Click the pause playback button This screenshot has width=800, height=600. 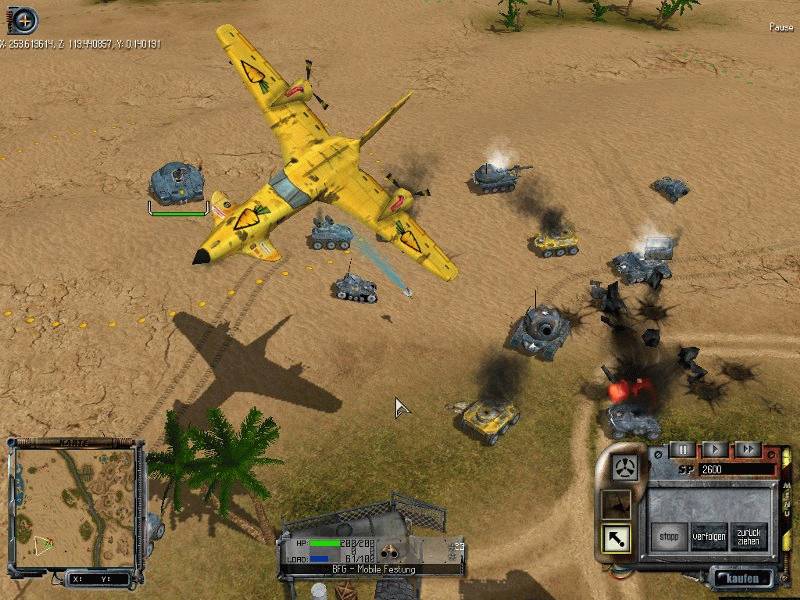pyautogui.click(x=681, y=450)
